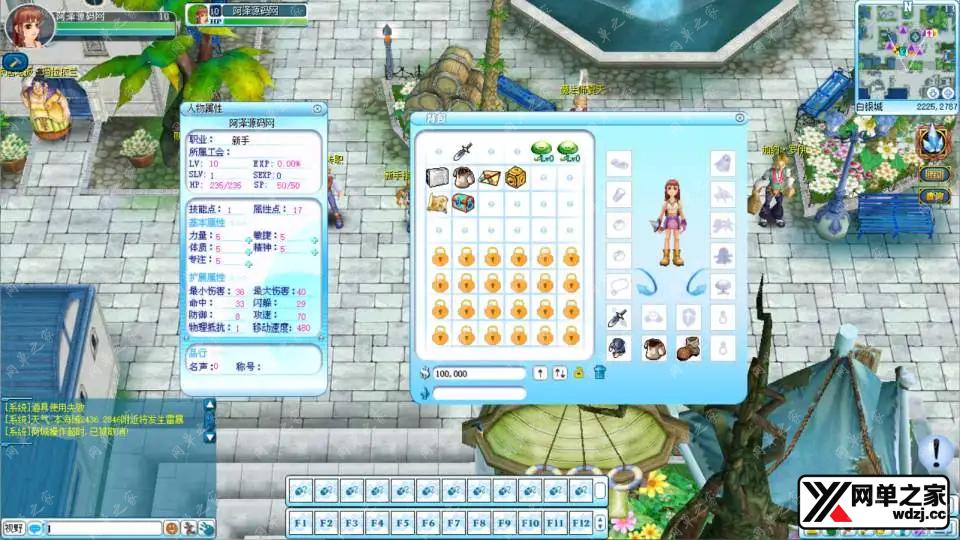
Task: Click the white book item in backpack
Action: (x=436, y=177)
